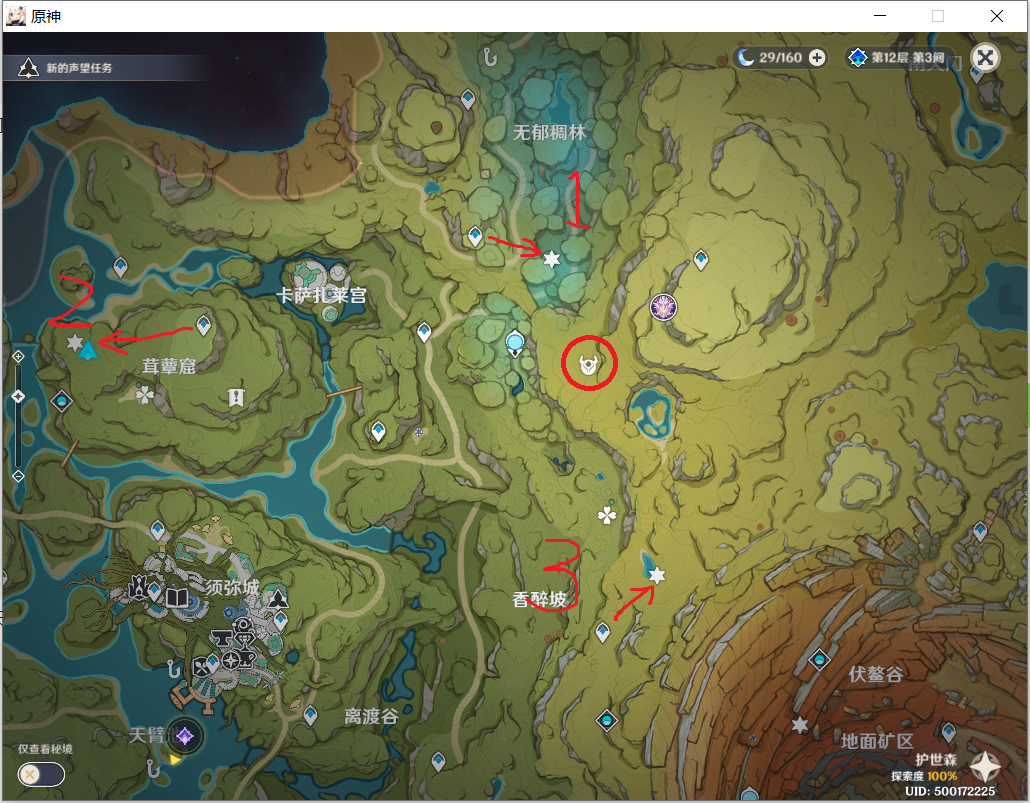1030x803 pixels.
Task: Select the red-circled horned boss marker
Action: pyautogui.click(x=590, y=366)
